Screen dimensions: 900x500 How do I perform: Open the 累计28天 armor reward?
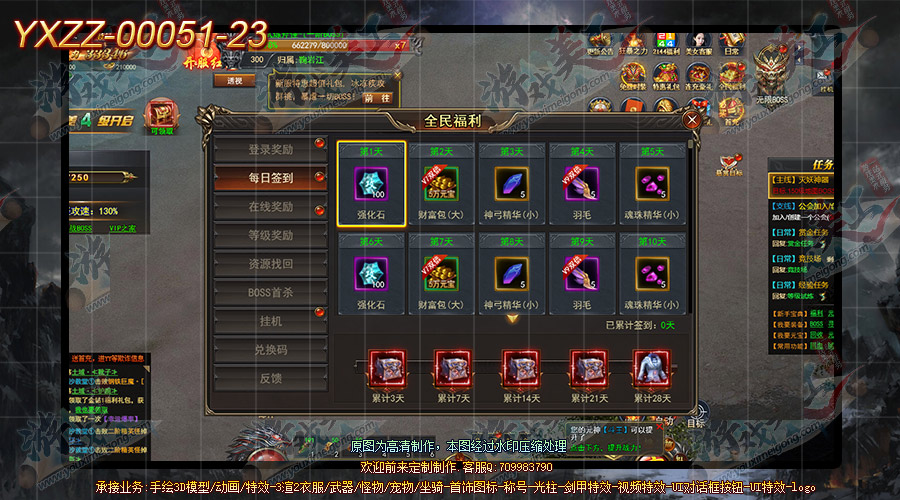point(649,369)
